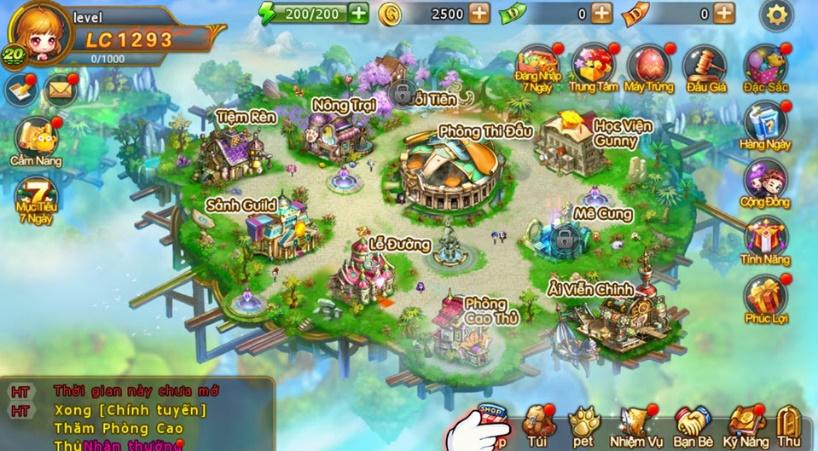Open the Trung Tâm gift center

594,67
